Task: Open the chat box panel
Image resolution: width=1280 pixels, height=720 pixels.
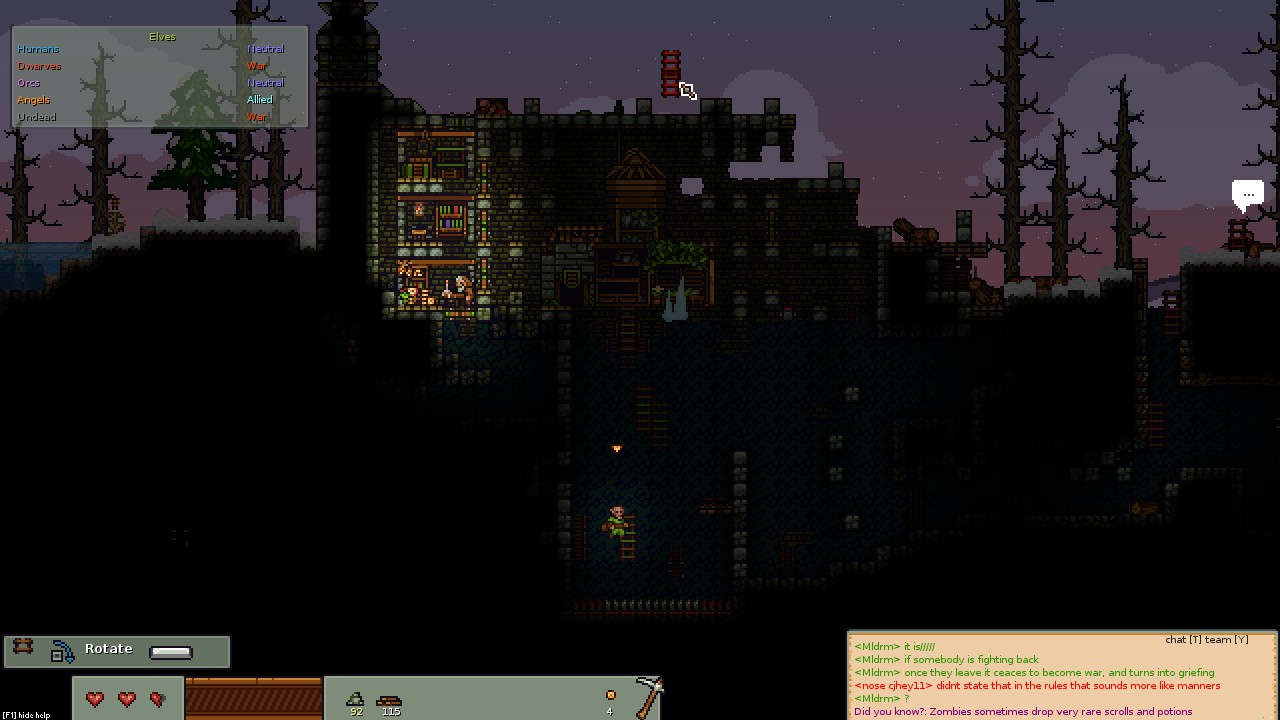Action: (x=1062, y=675)
